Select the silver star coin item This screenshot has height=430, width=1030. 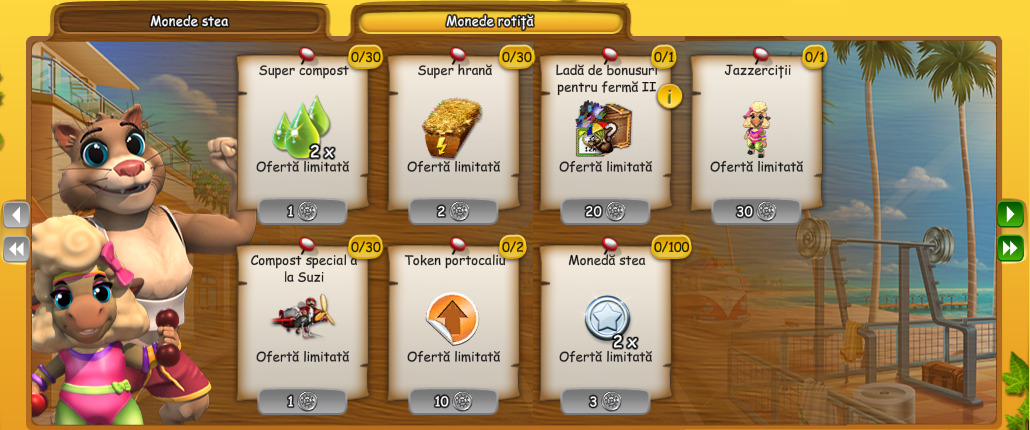607,317
